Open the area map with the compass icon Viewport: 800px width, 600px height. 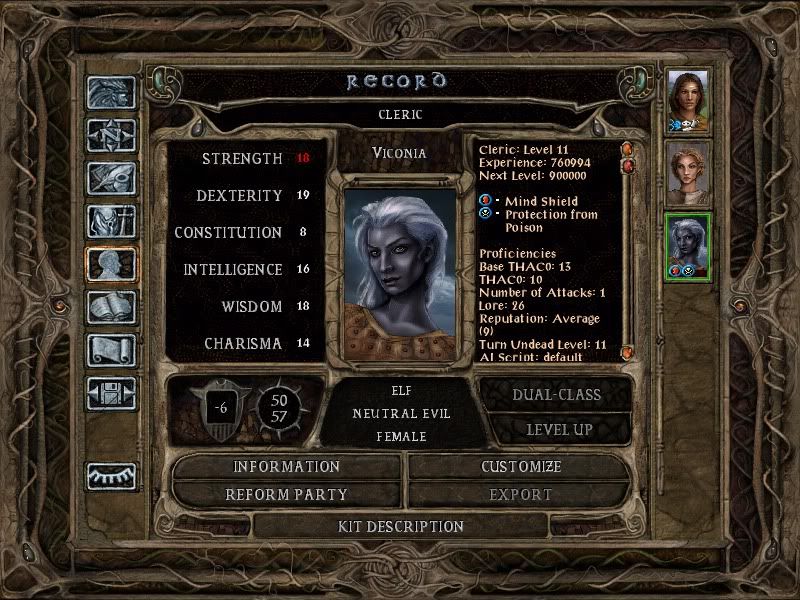[x=111, y=135]
